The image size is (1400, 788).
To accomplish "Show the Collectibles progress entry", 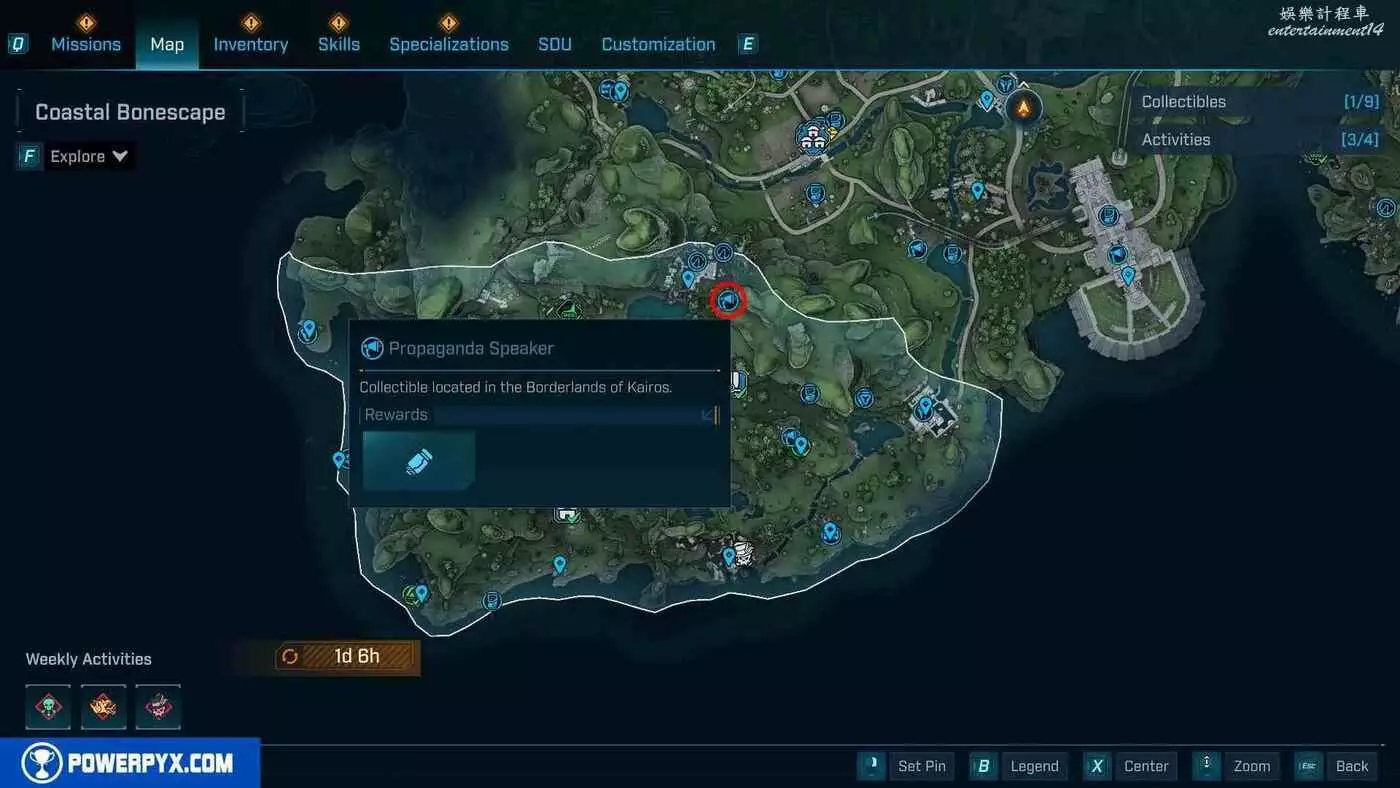I will (1260, 102).
